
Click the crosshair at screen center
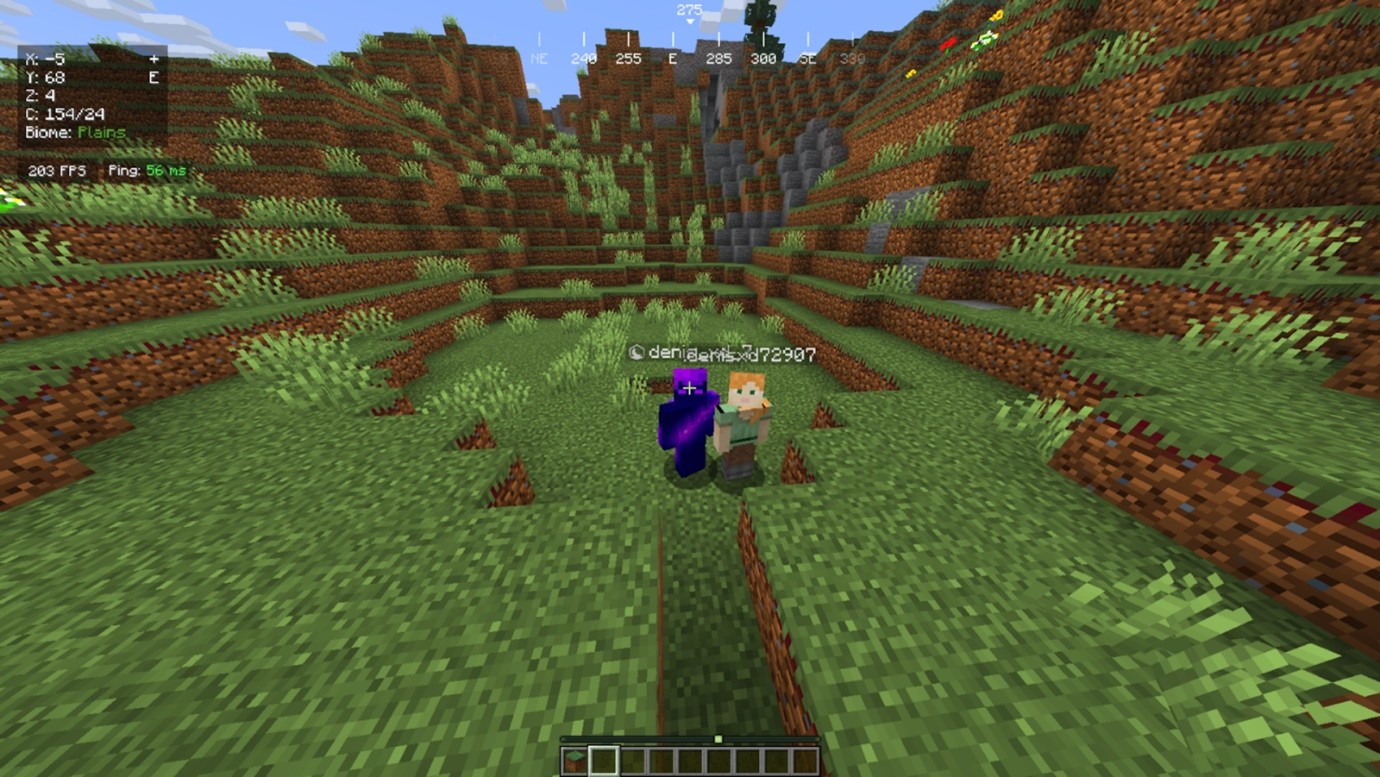coord(690,388)
